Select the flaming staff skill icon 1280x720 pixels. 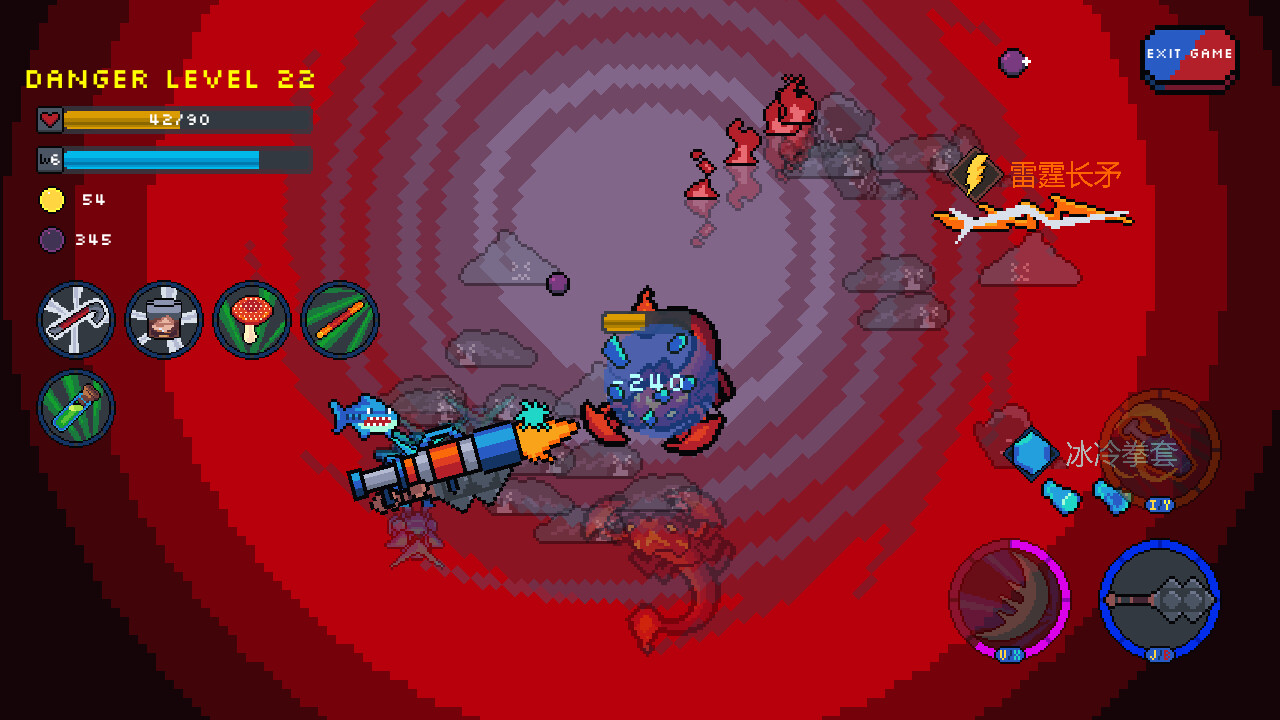(x=340, y=320)
